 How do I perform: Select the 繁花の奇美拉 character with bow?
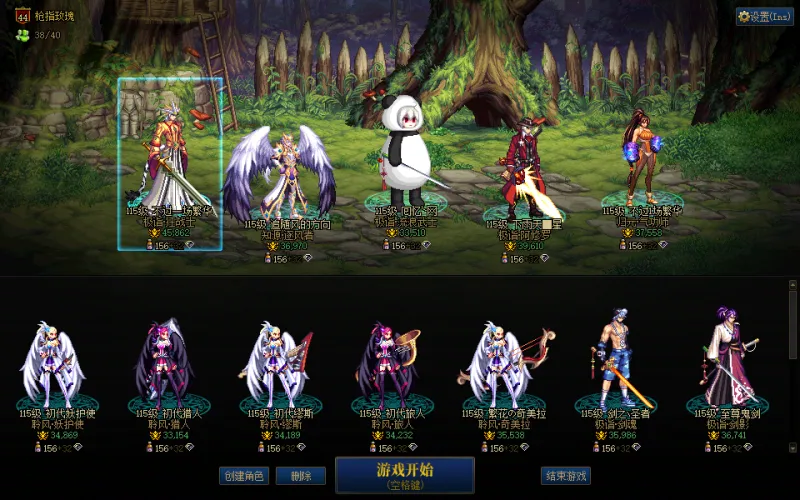point(497,365)
